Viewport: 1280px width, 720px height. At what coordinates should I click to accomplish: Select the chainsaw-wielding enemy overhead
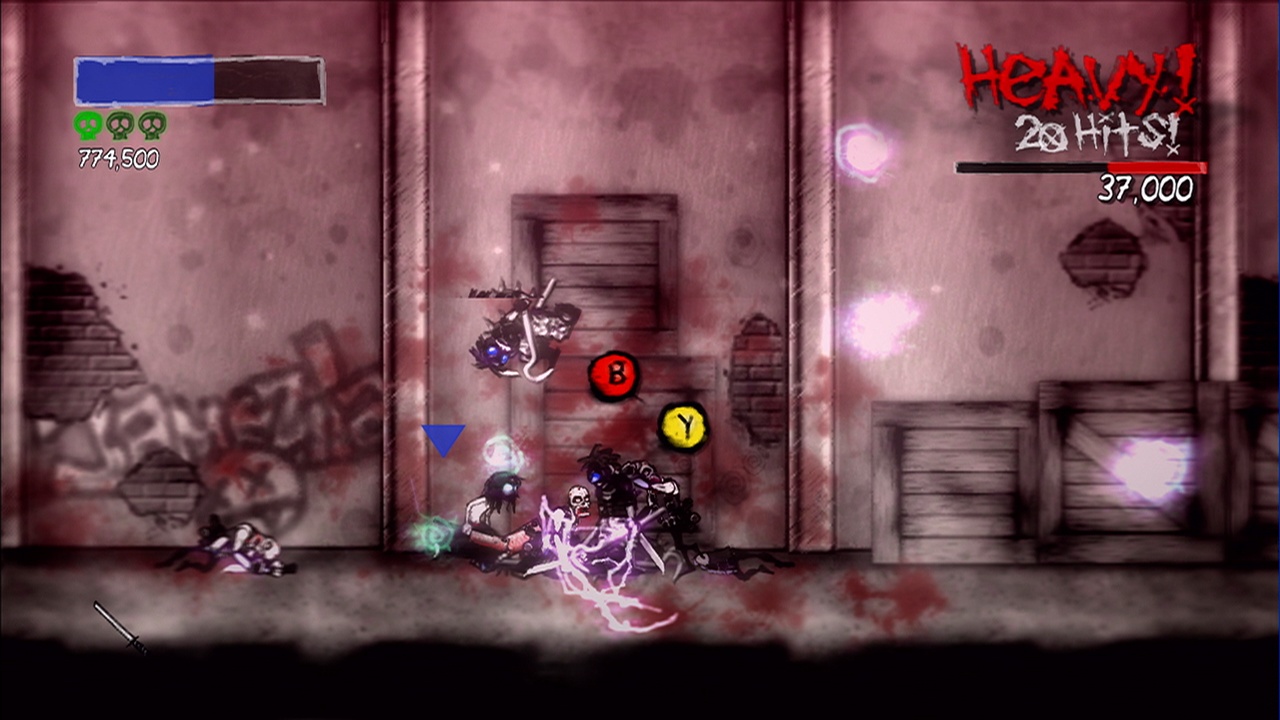[x=520, y=330]
